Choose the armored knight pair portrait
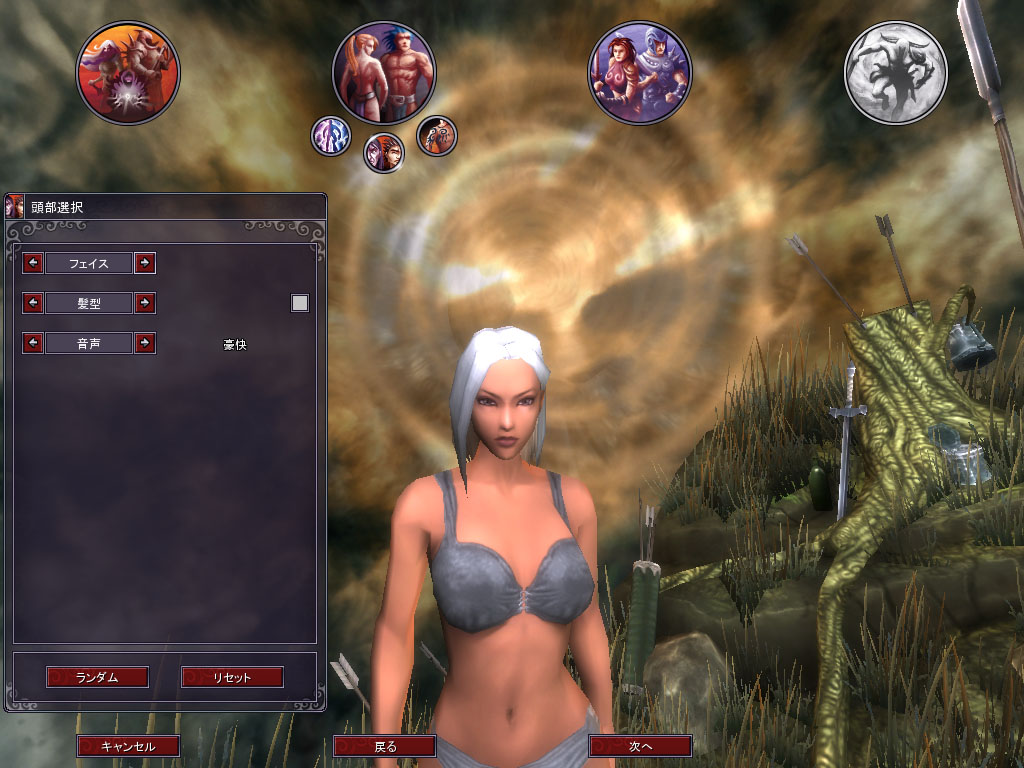 click(640, 73)
